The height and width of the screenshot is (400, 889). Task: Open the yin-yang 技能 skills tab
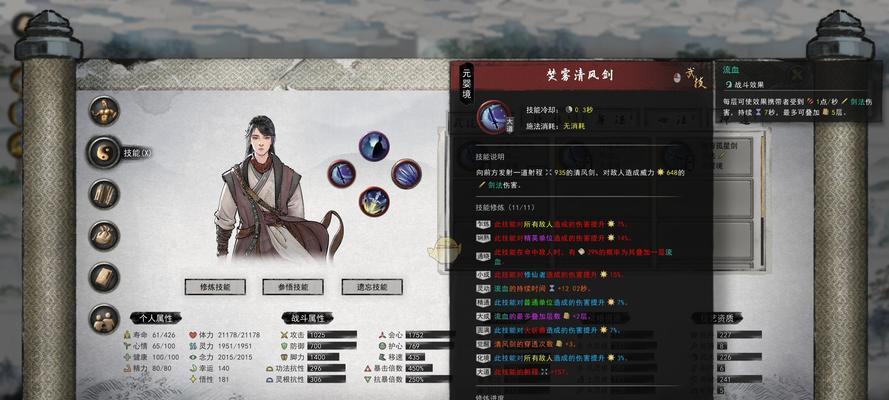105,152
